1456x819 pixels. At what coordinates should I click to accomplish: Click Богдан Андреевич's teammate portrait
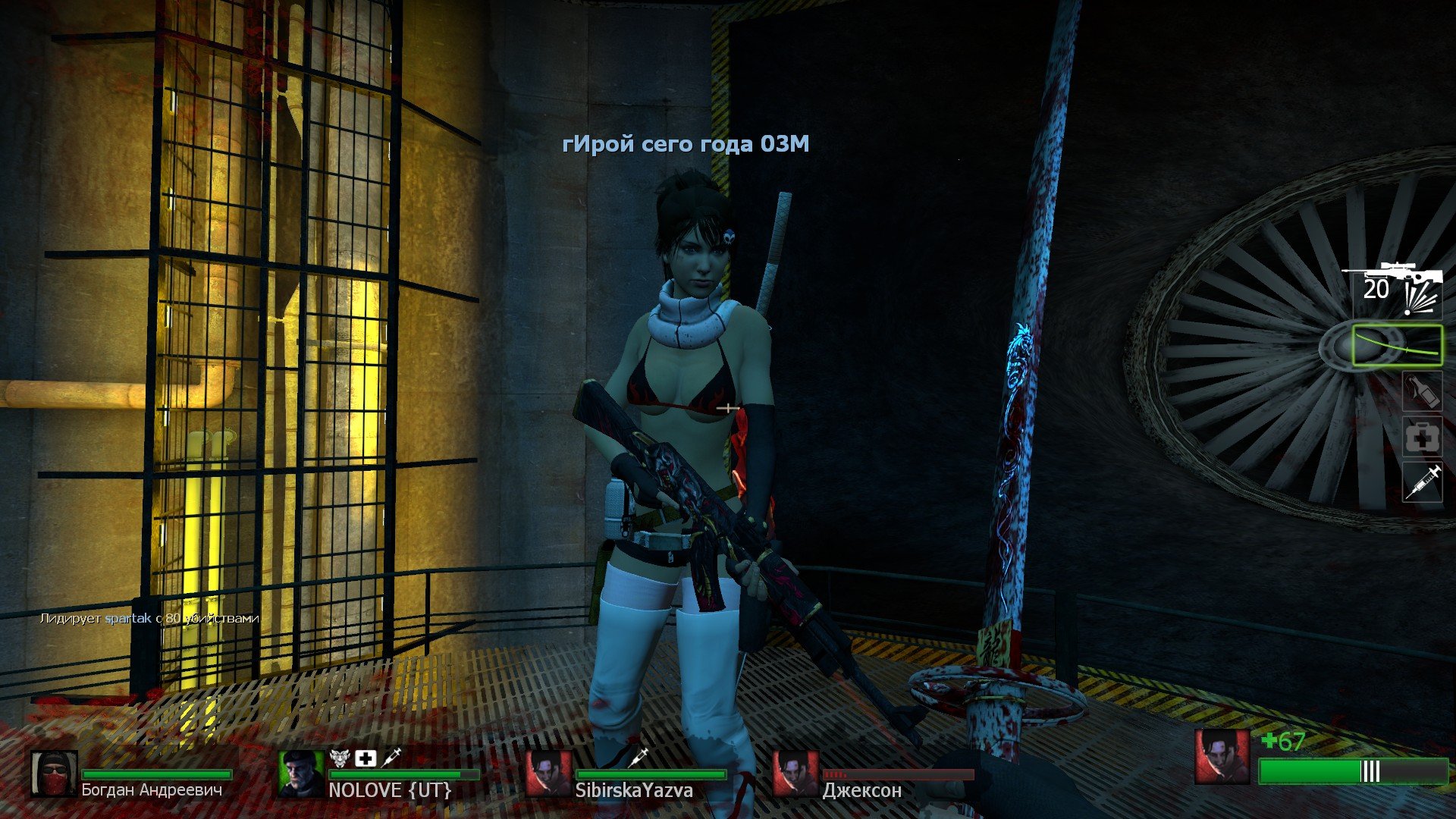click(54, 774)
